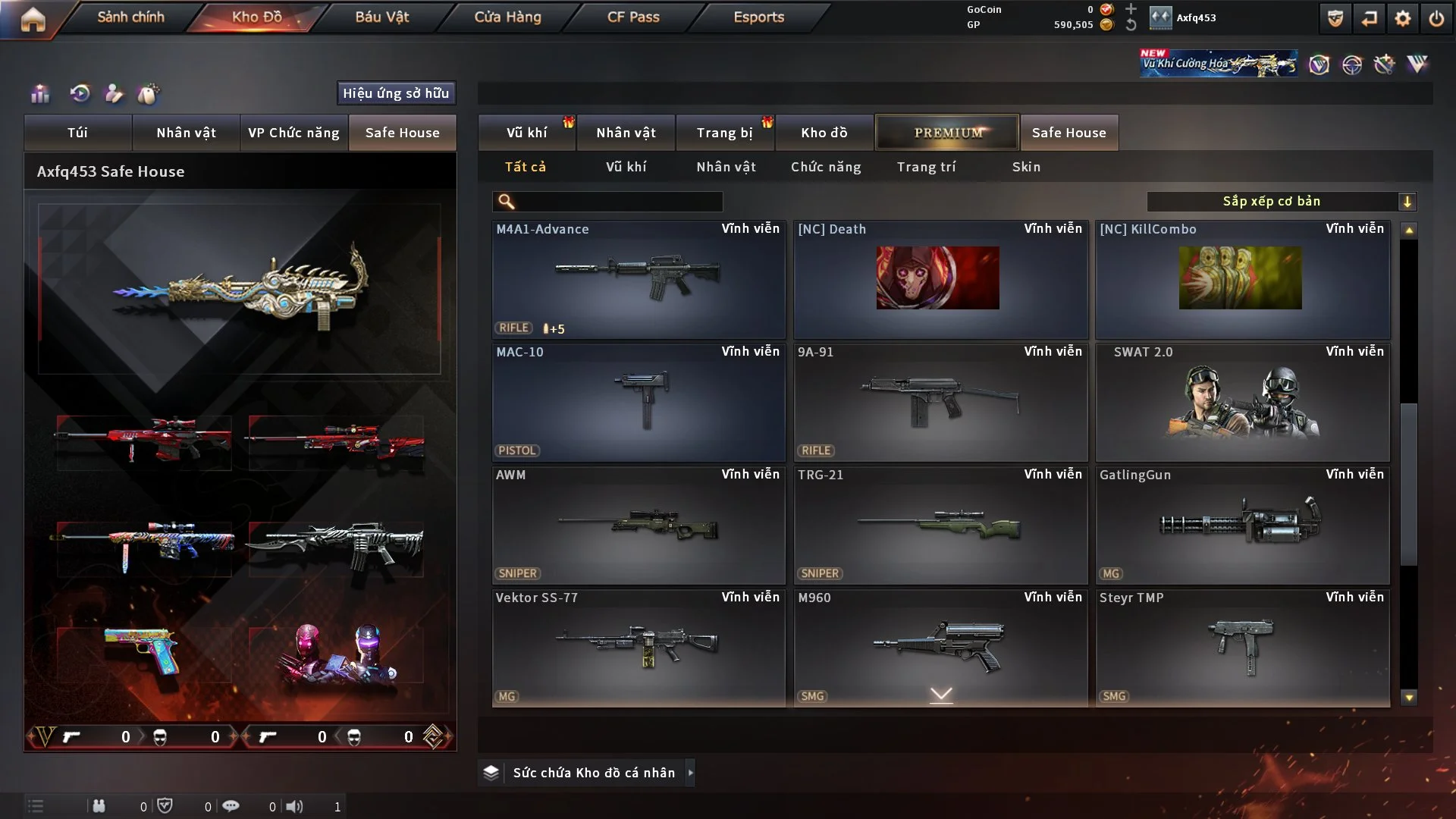This screenshot has width=1456, height=819.
Task: Select the M4A1-Advance rifle item
Action: coord(638,279)
